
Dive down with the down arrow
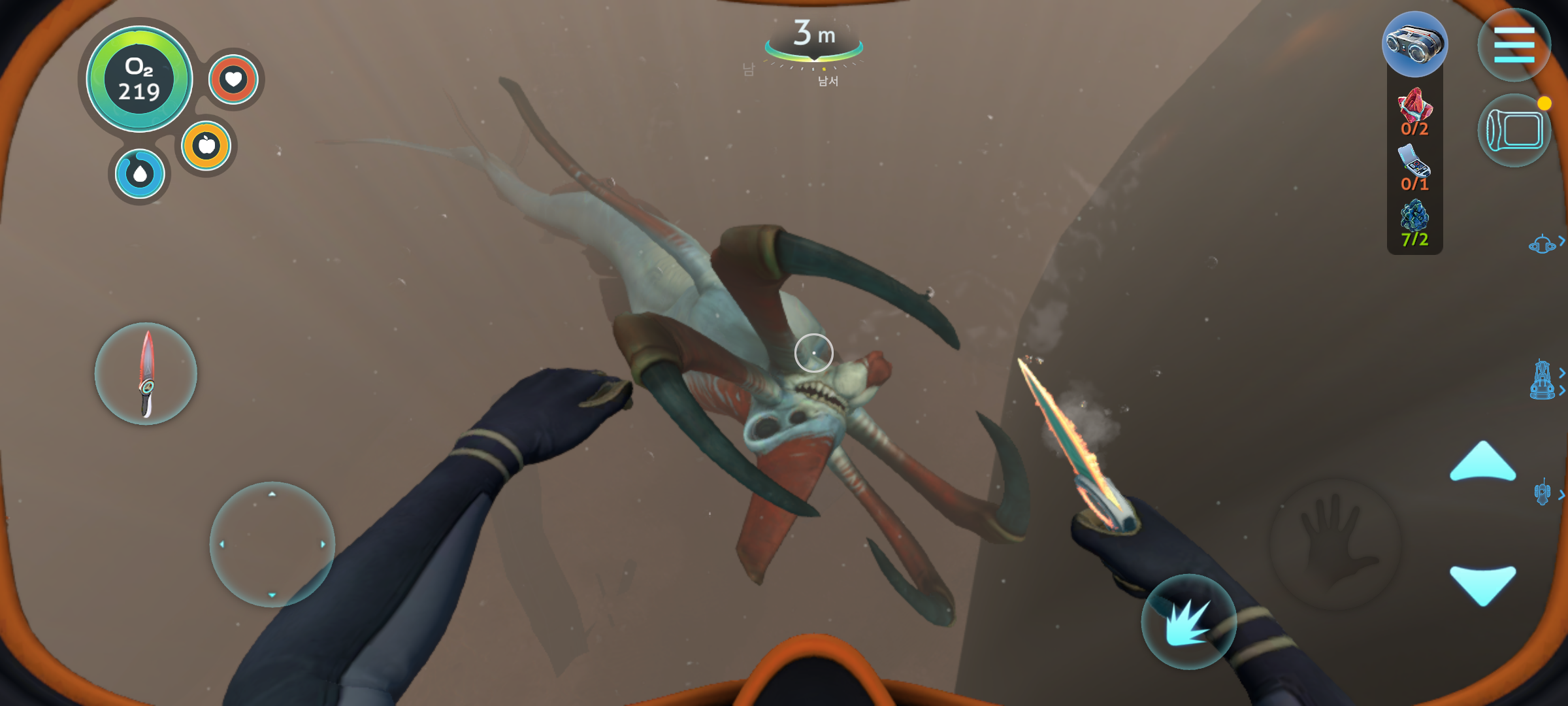pyautogui.click(x=1482, y=584)
